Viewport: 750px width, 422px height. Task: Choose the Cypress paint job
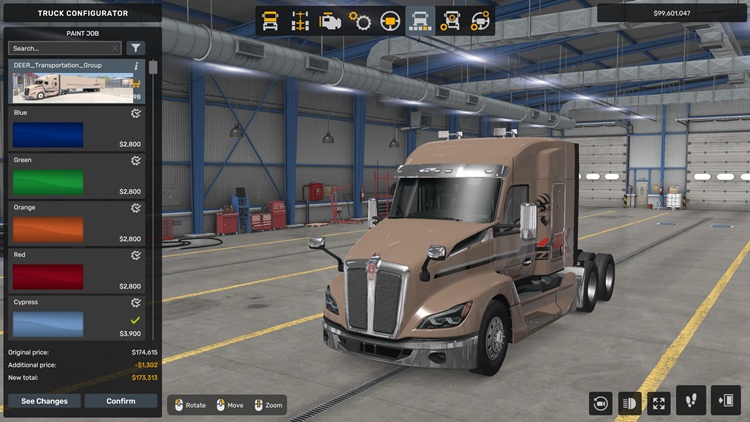tap(77, 318)
